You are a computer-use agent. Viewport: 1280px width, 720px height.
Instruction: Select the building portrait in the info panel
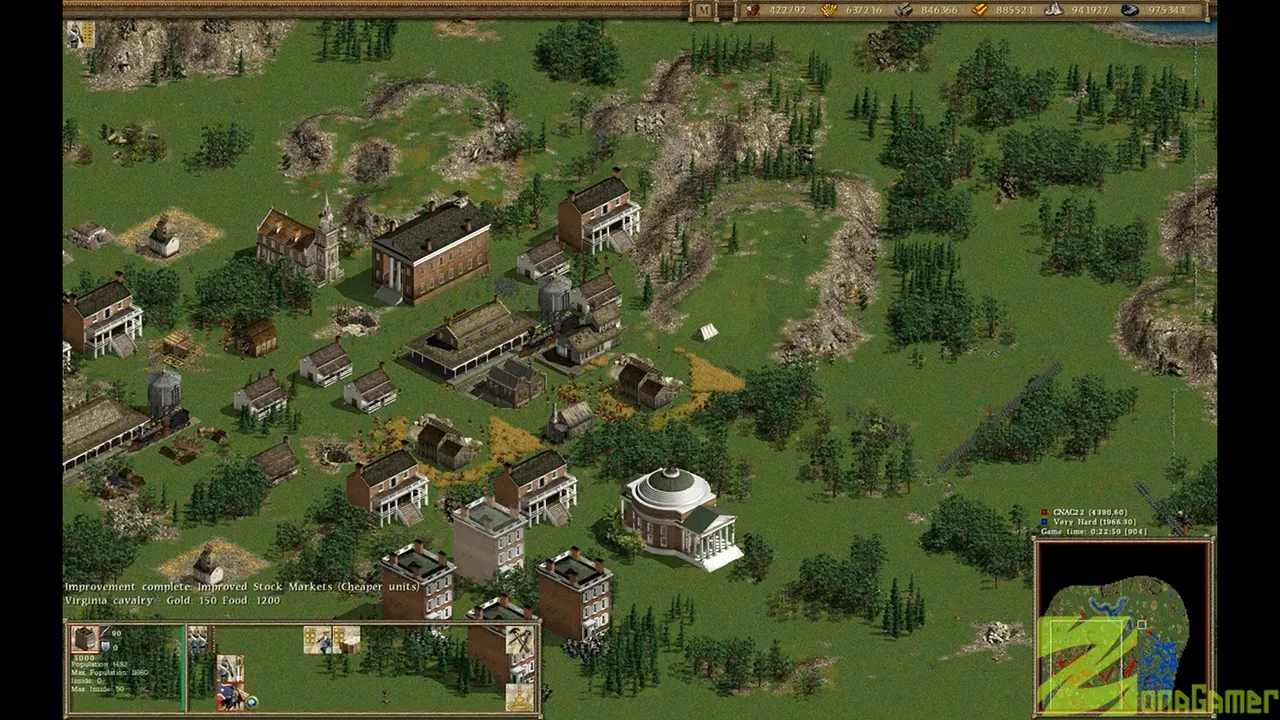click(x=85, y=638)
